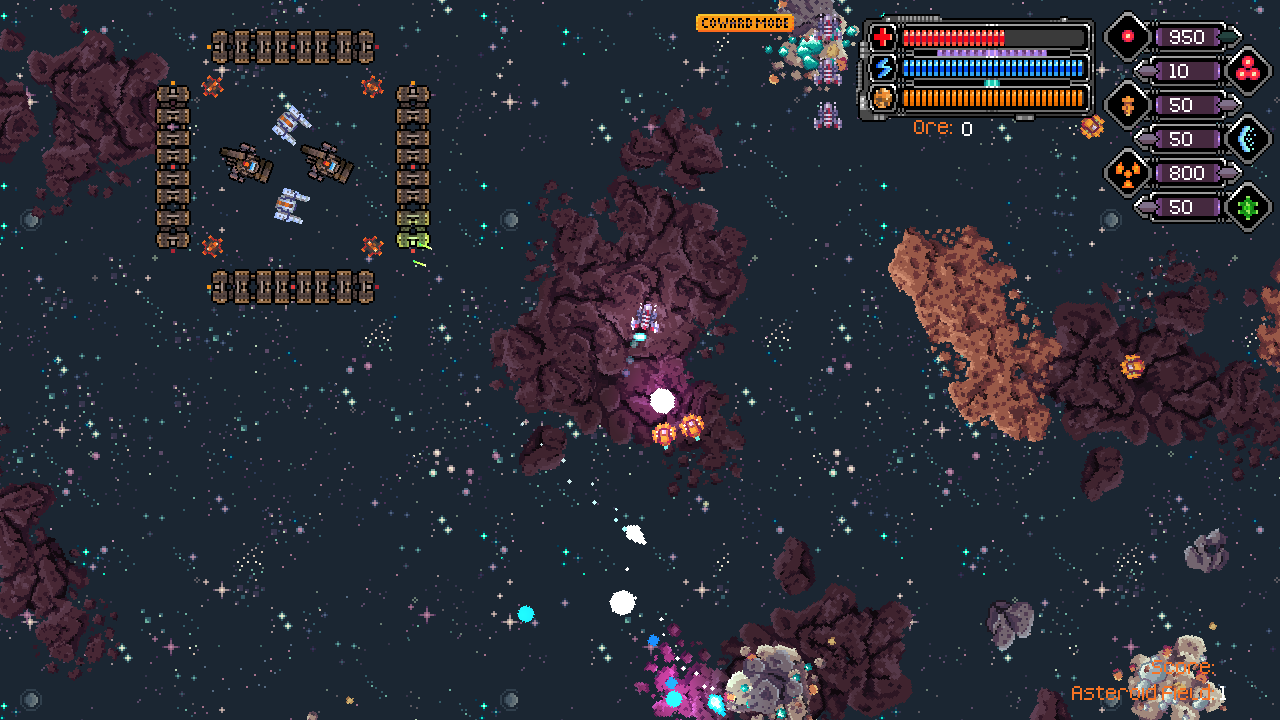Select the red dot blaster weapon icon
The height and width of the screenshot is (720, 1280).
1127,37
